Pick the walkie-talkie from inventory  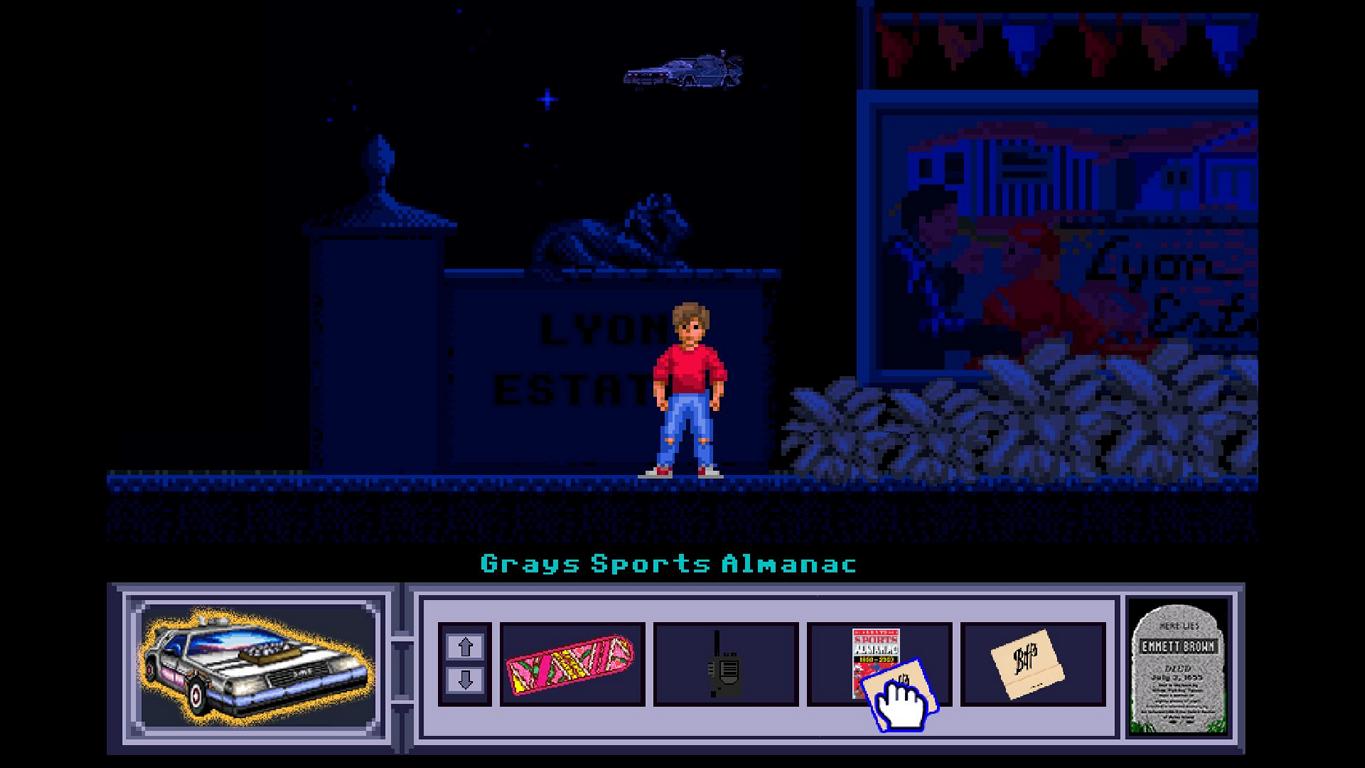click(725, 664)
